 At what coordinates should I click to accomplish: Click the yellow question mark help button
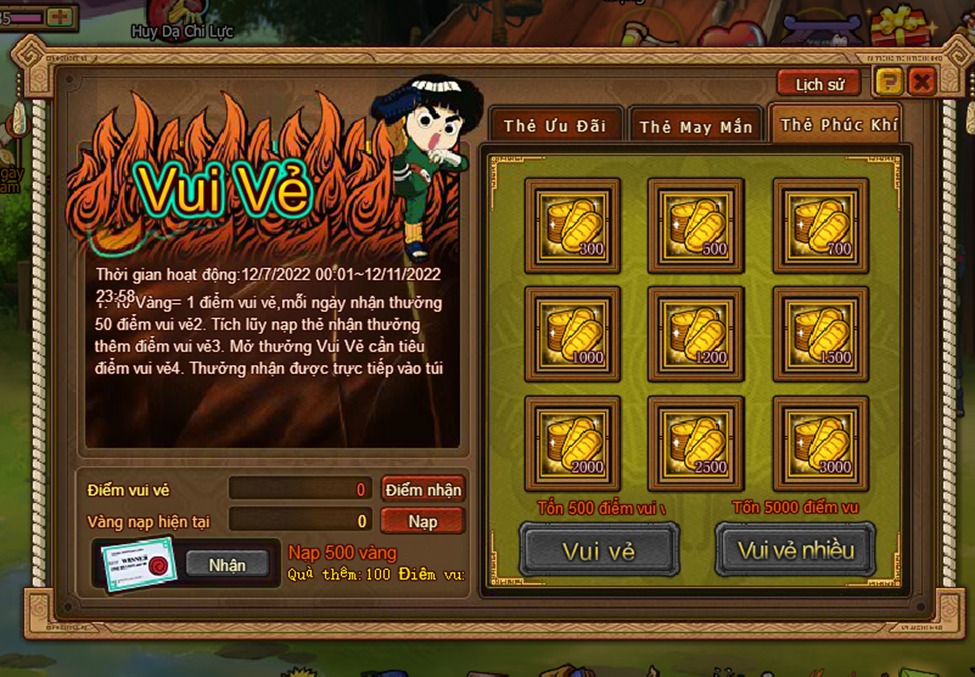887,82
